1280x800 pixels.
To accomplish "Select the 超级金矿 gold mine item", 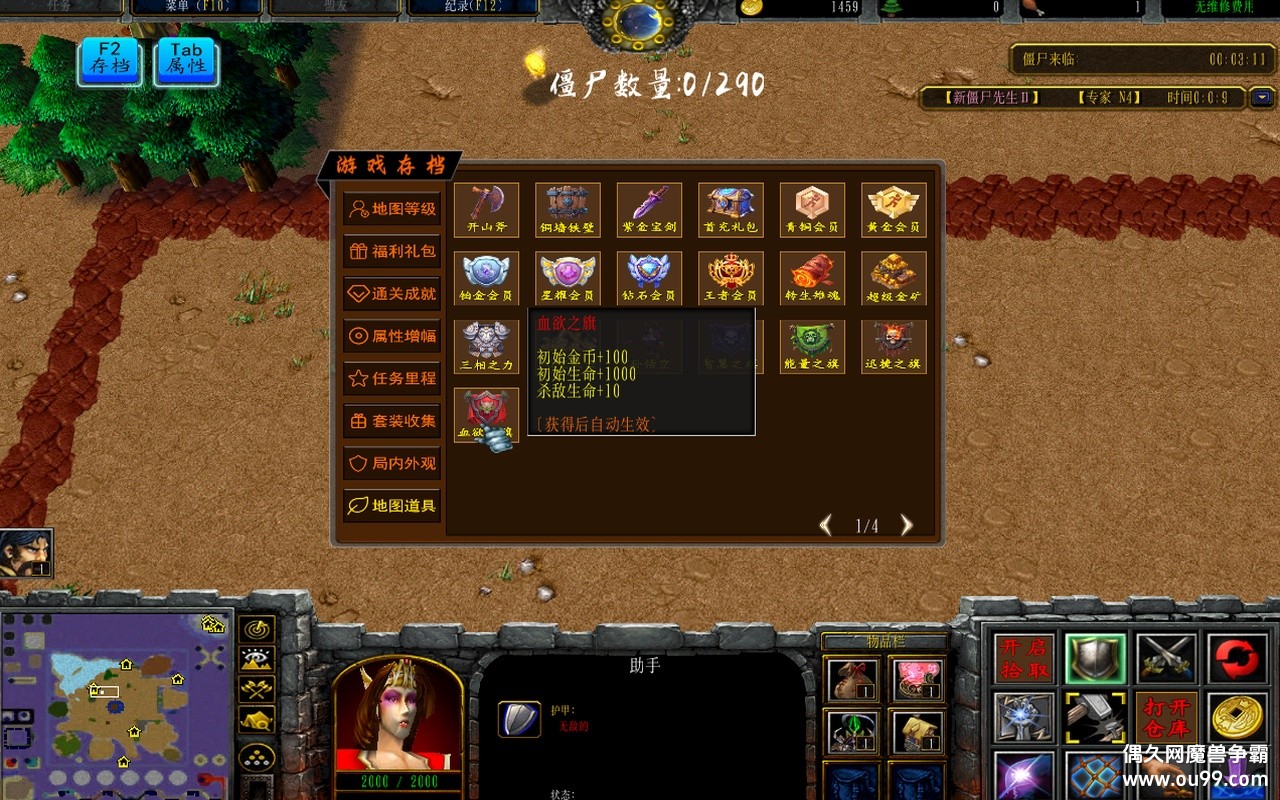I will [893, 277].
